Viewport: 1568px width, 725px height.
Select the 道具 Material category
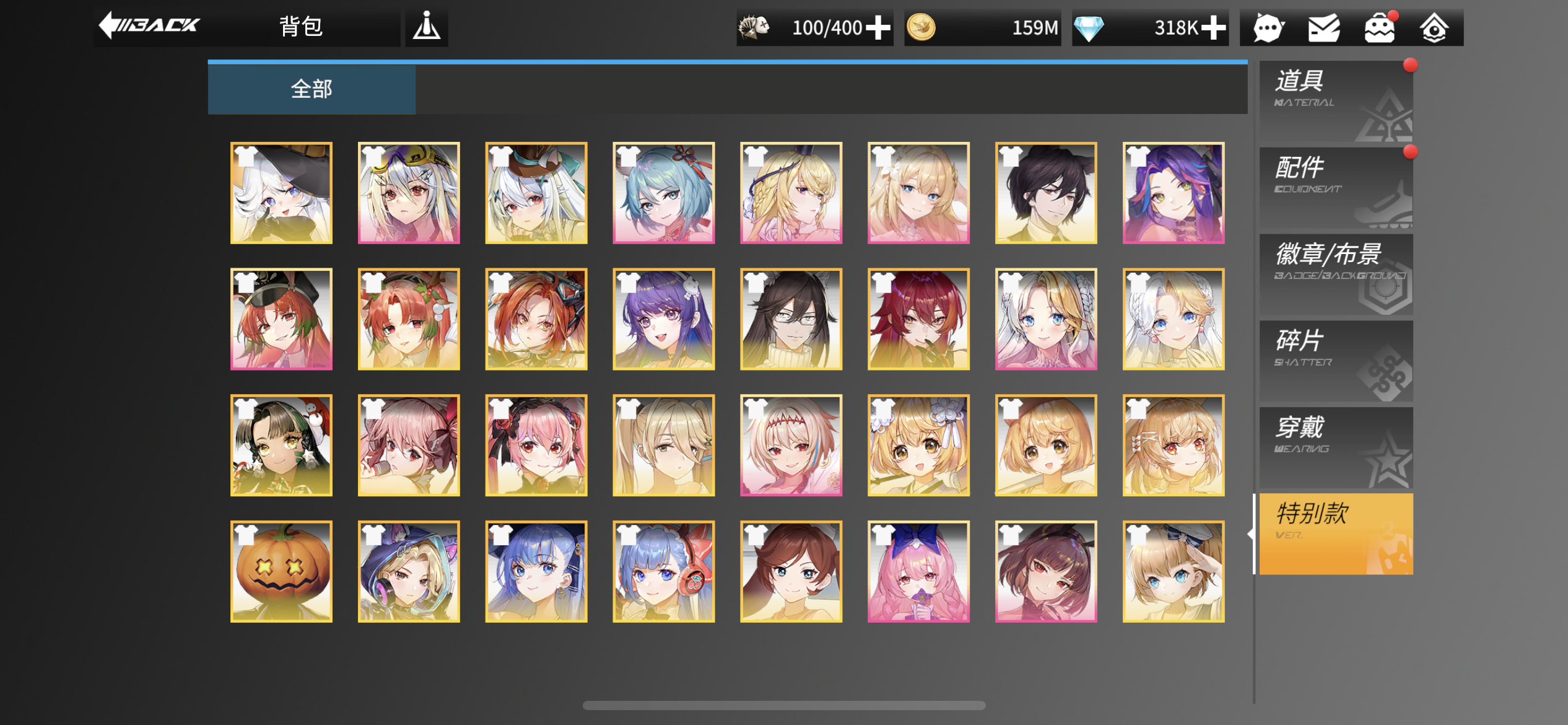tap(1335, 99)
